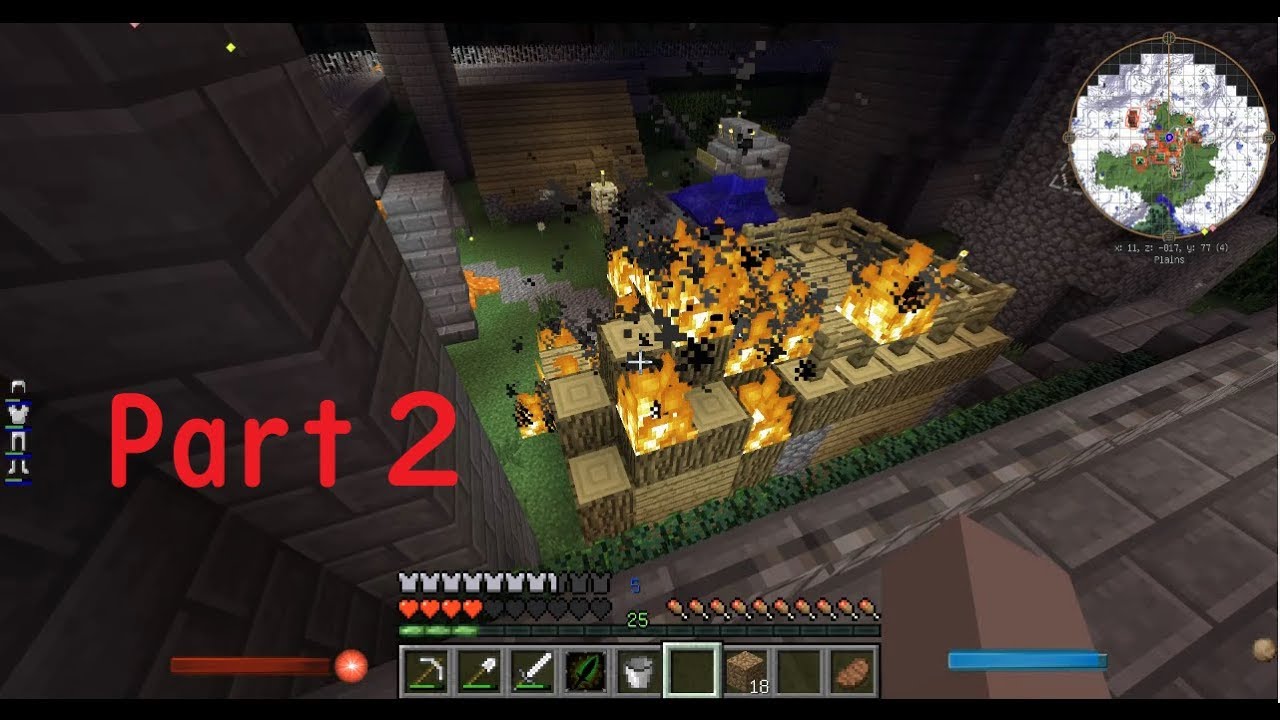Image resolution: width=1280 pixels, height=720 pixels.
Task: Click the pink waypoint marker near the minimap
Action: coord(1212,228)
